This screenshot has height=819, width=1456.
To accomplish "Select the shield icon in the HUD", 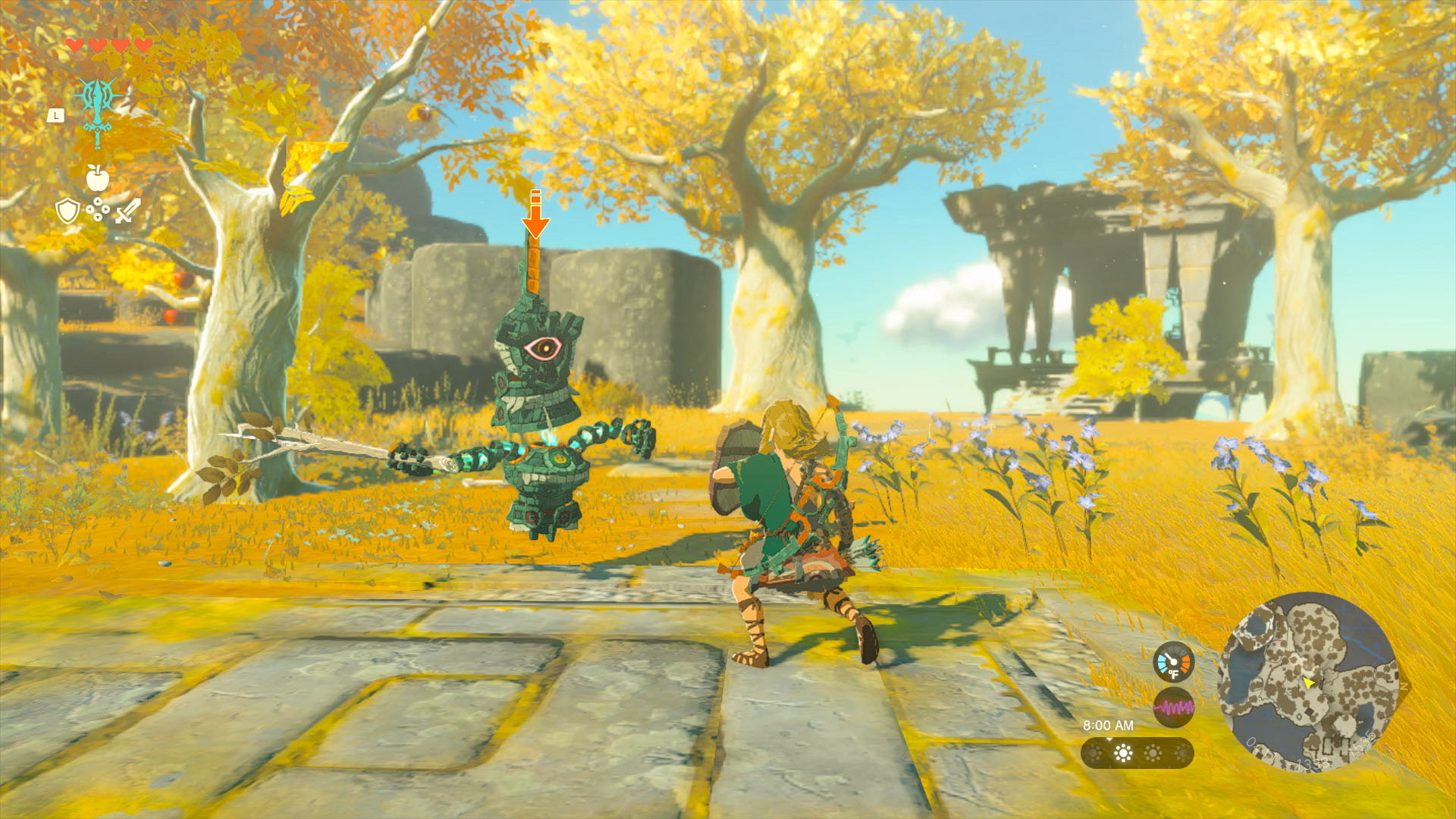I will click(x=67, y=212).
